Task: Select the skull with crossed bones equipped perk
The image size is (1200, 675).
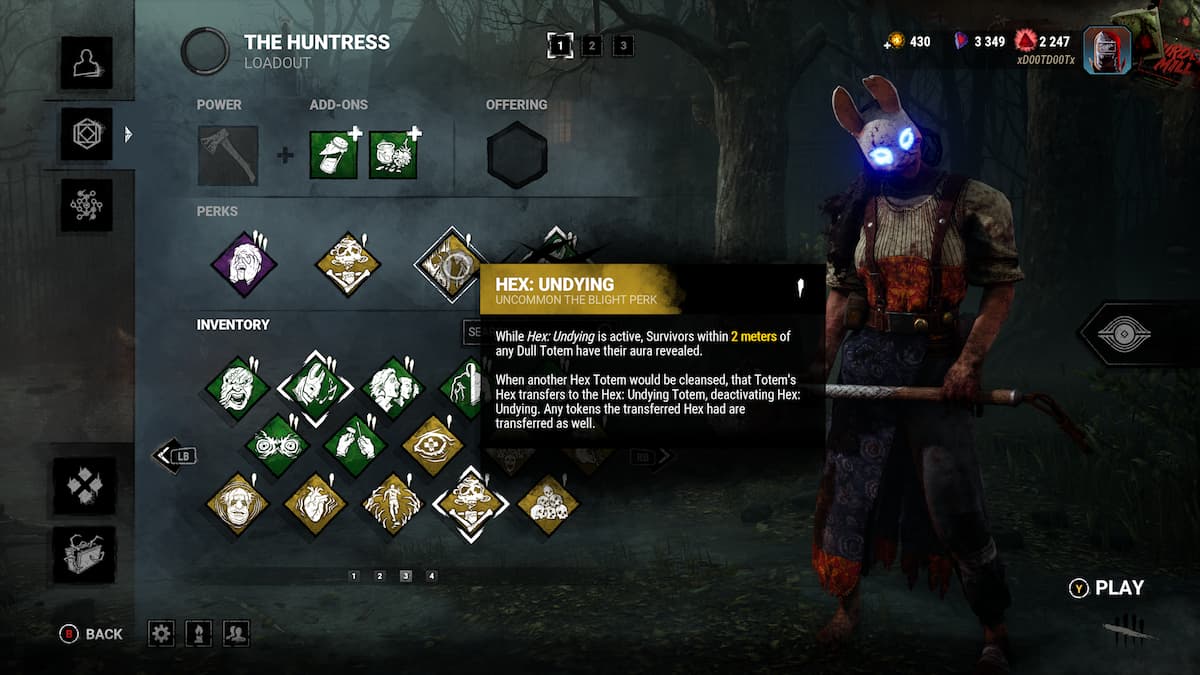Action: tap(348, 264)
